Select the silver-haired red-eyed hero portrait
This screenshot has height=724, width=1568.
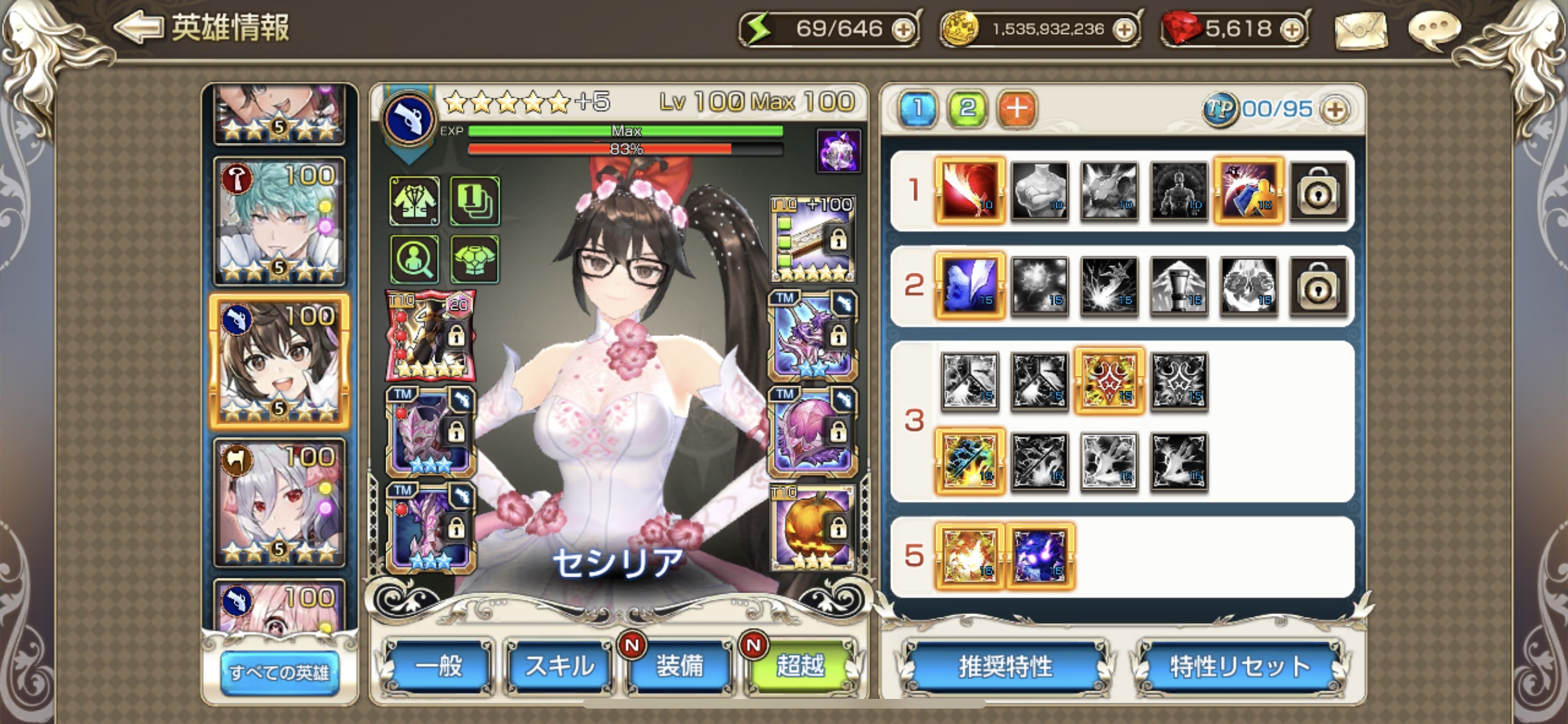[279, 503]
